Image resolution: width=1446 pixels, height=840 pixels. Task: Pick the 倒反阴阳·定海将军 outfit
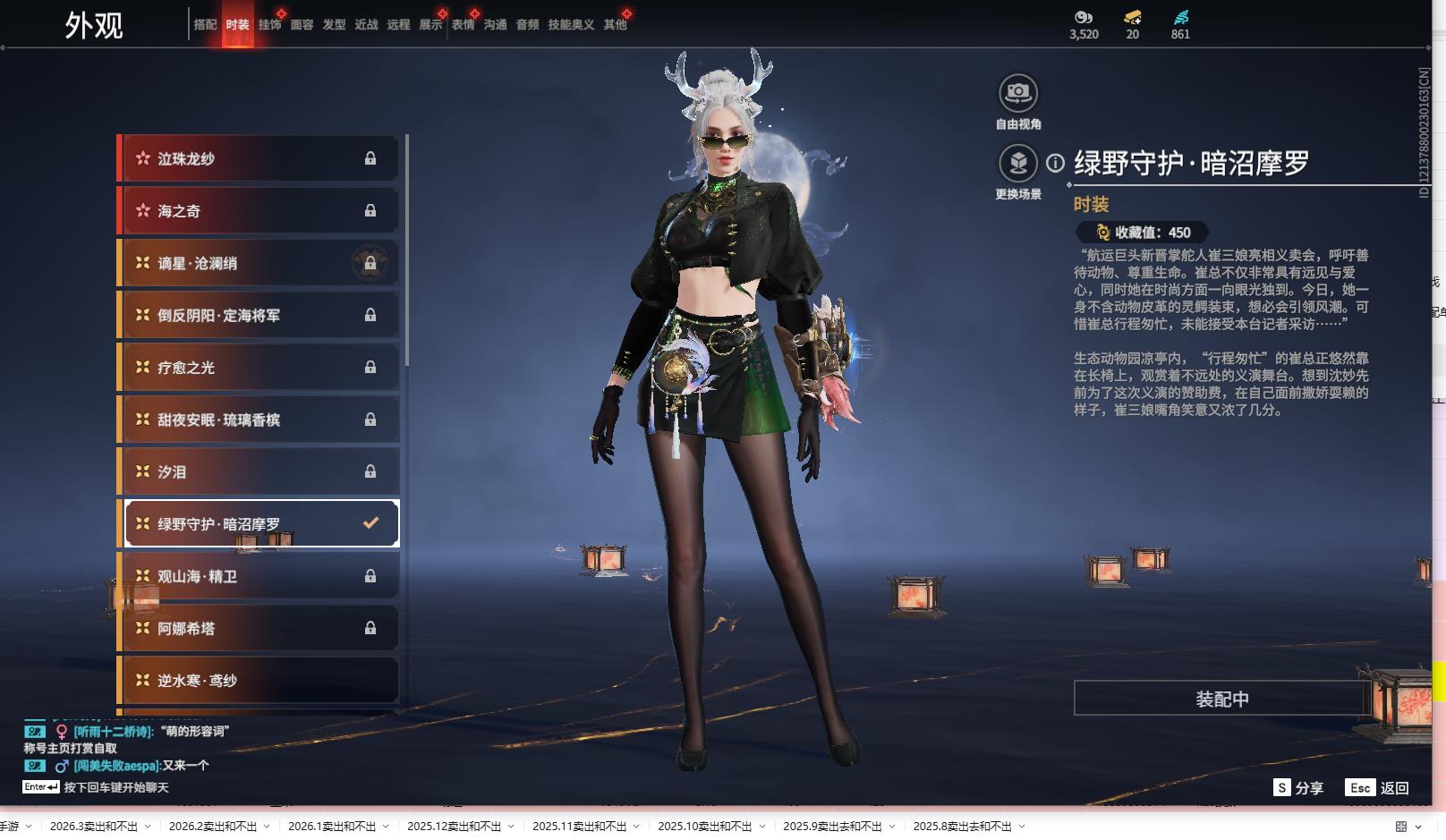pos(259,315)
